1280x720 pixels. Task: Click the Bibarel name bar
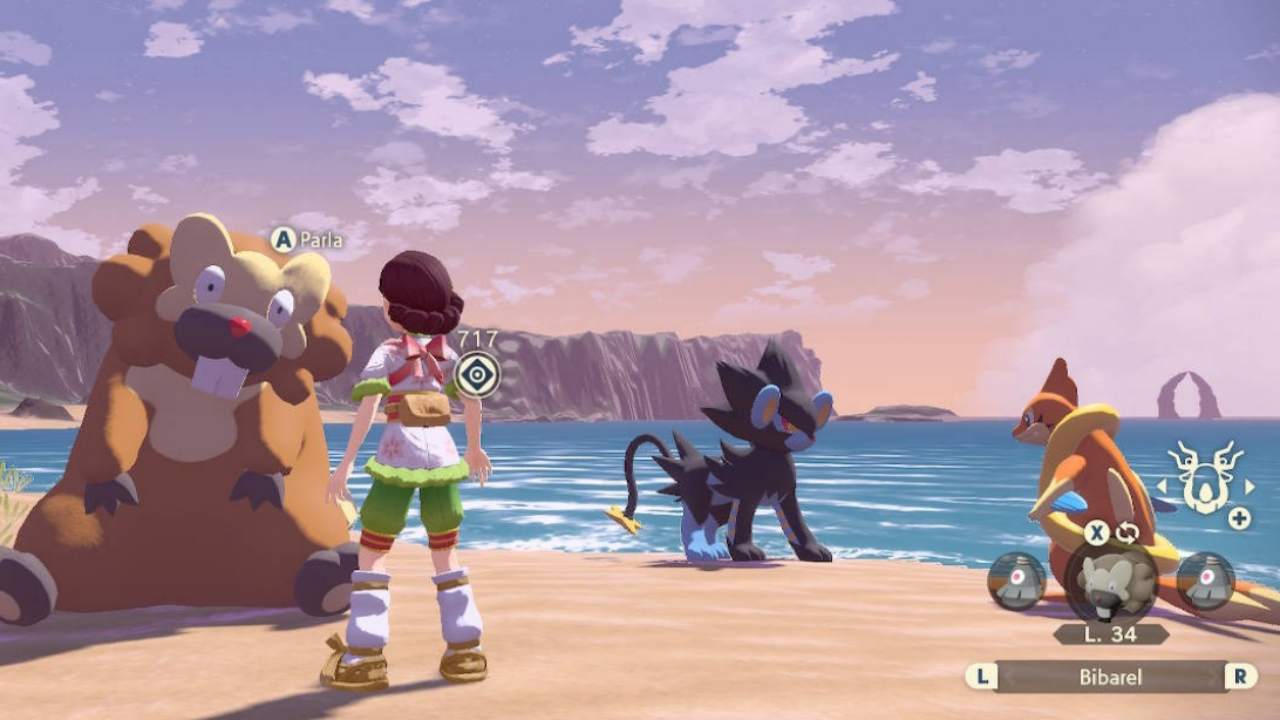[1110, 677]
